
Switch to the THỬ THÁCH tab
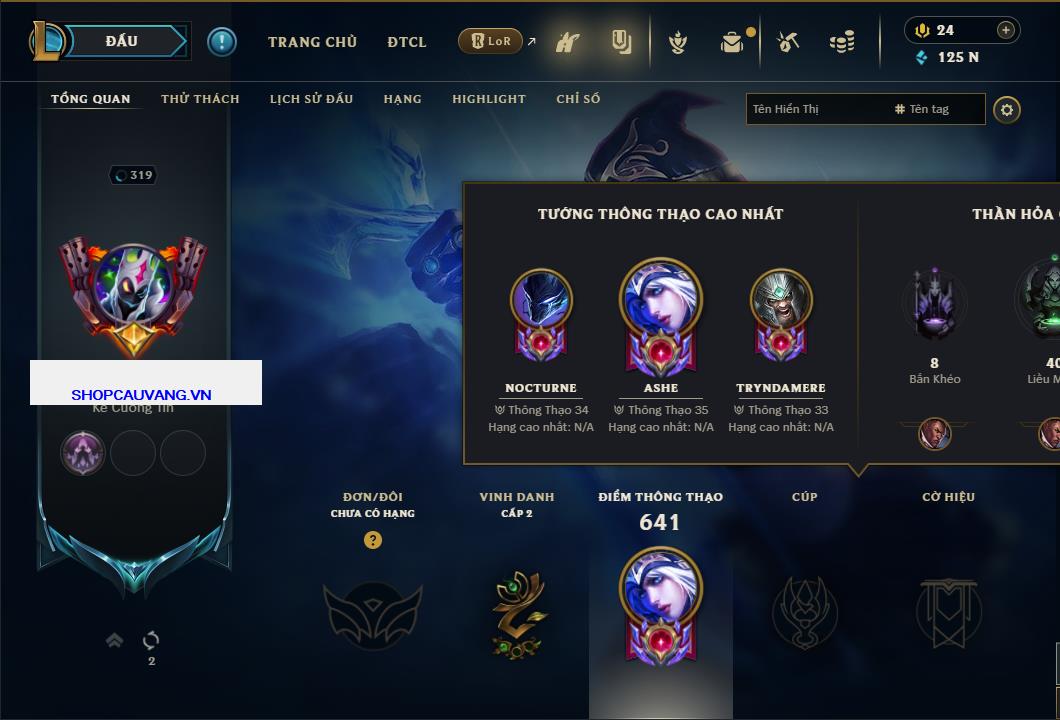[x=200, y=99]
